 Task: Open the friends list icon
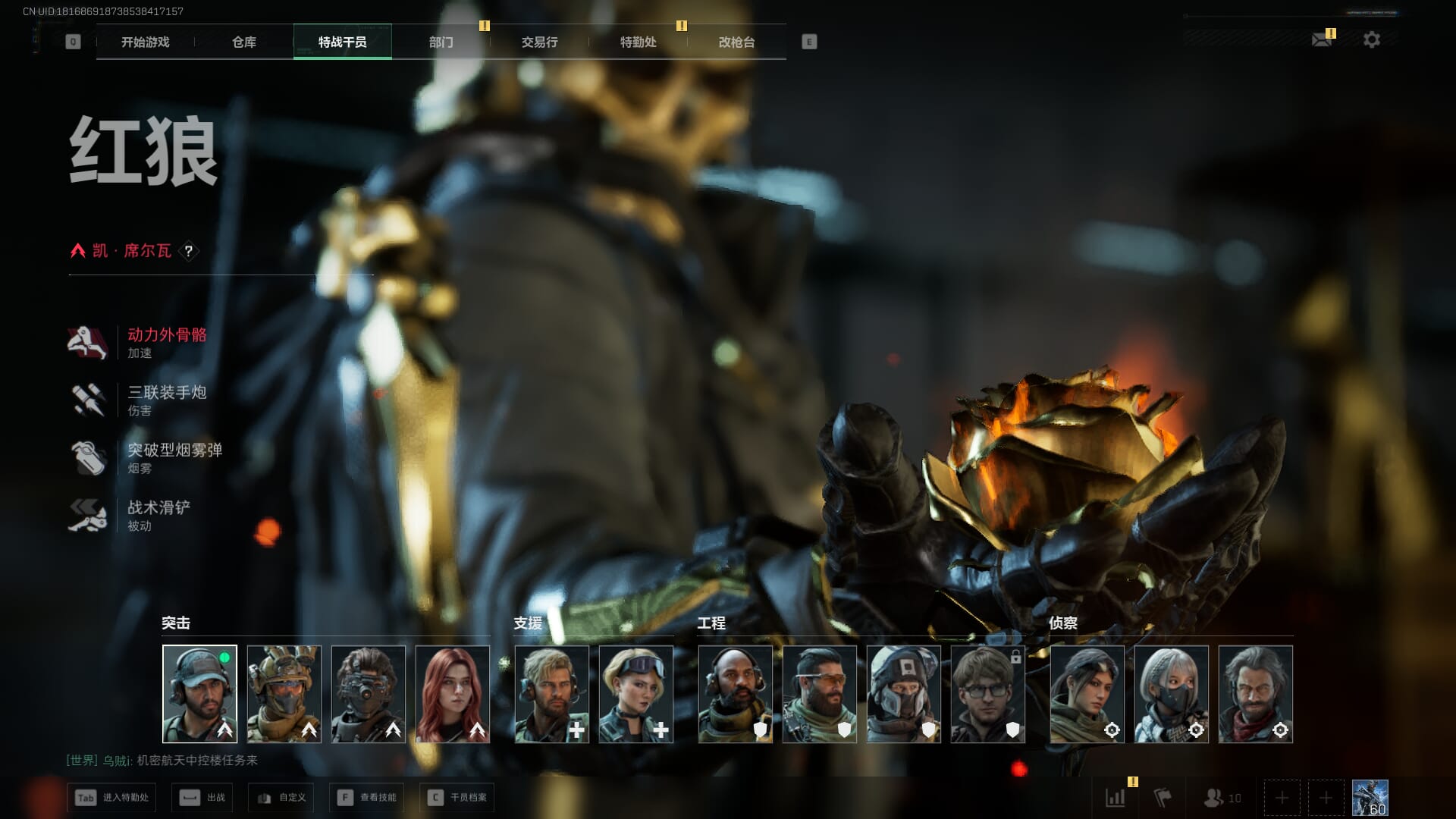click(1221, 798)
